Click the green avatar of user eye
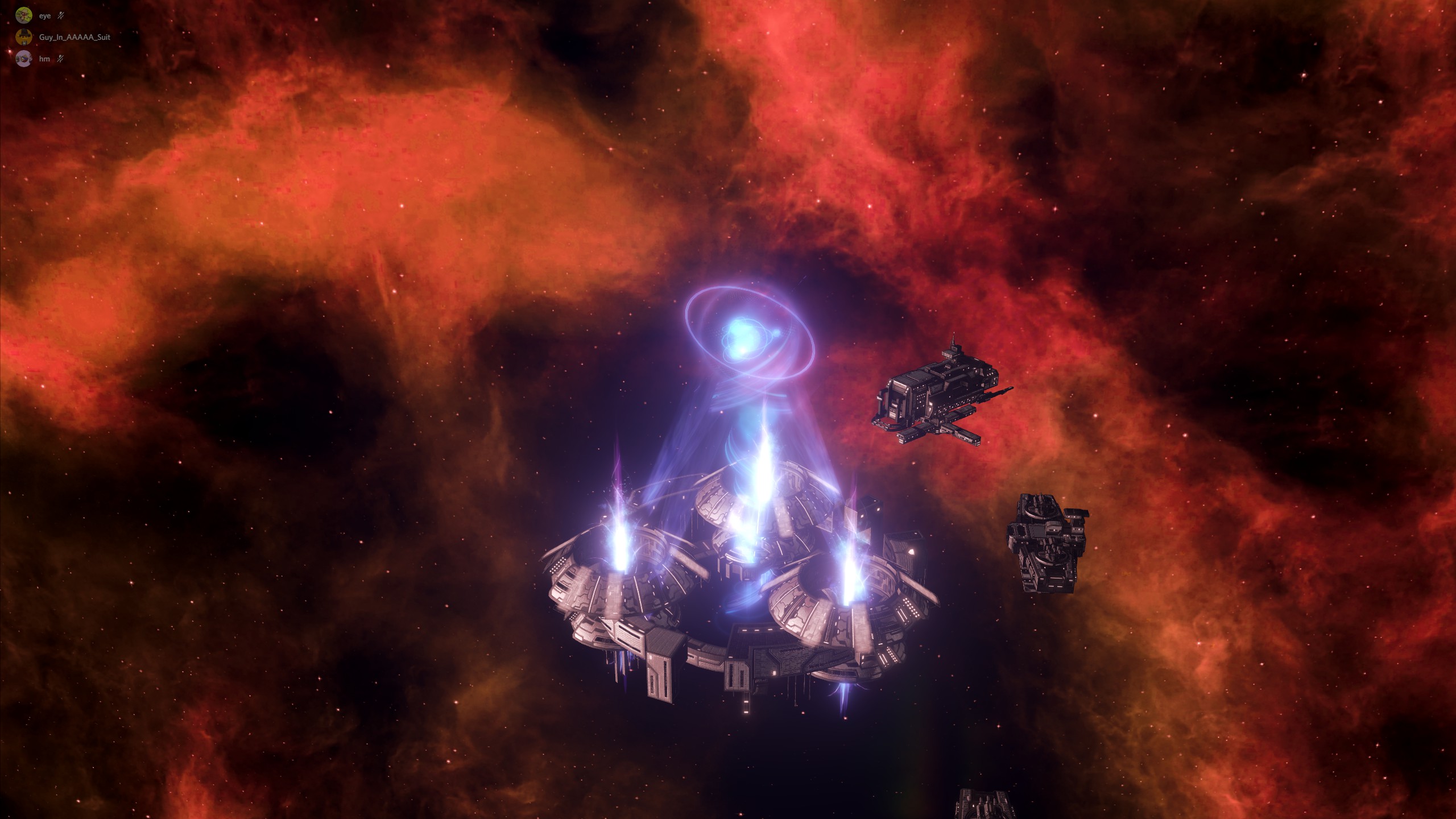1456x819 pixels. pos(24,15)
